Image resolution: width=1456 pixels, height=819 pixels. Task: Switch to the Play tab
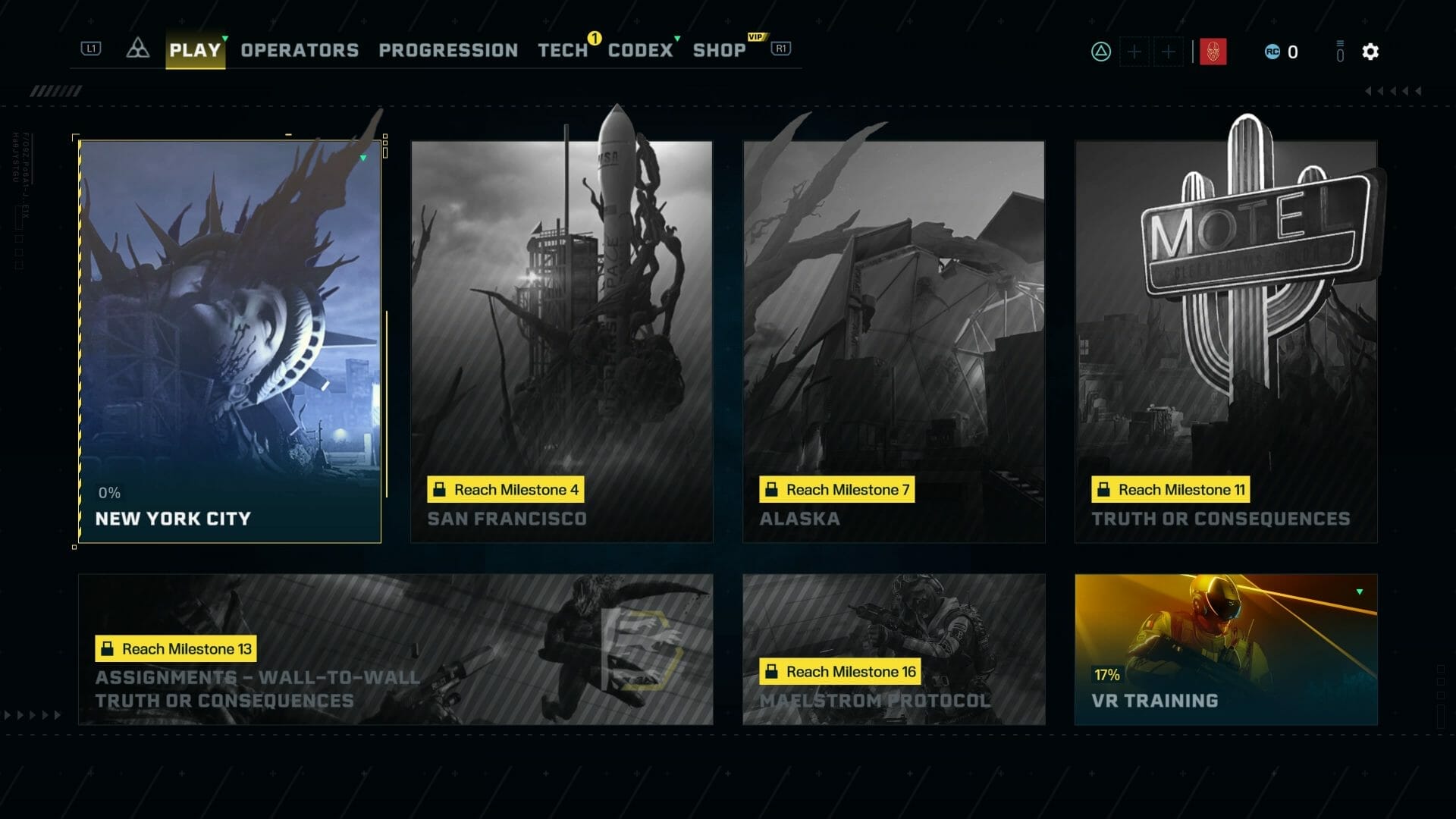point(195,50)
